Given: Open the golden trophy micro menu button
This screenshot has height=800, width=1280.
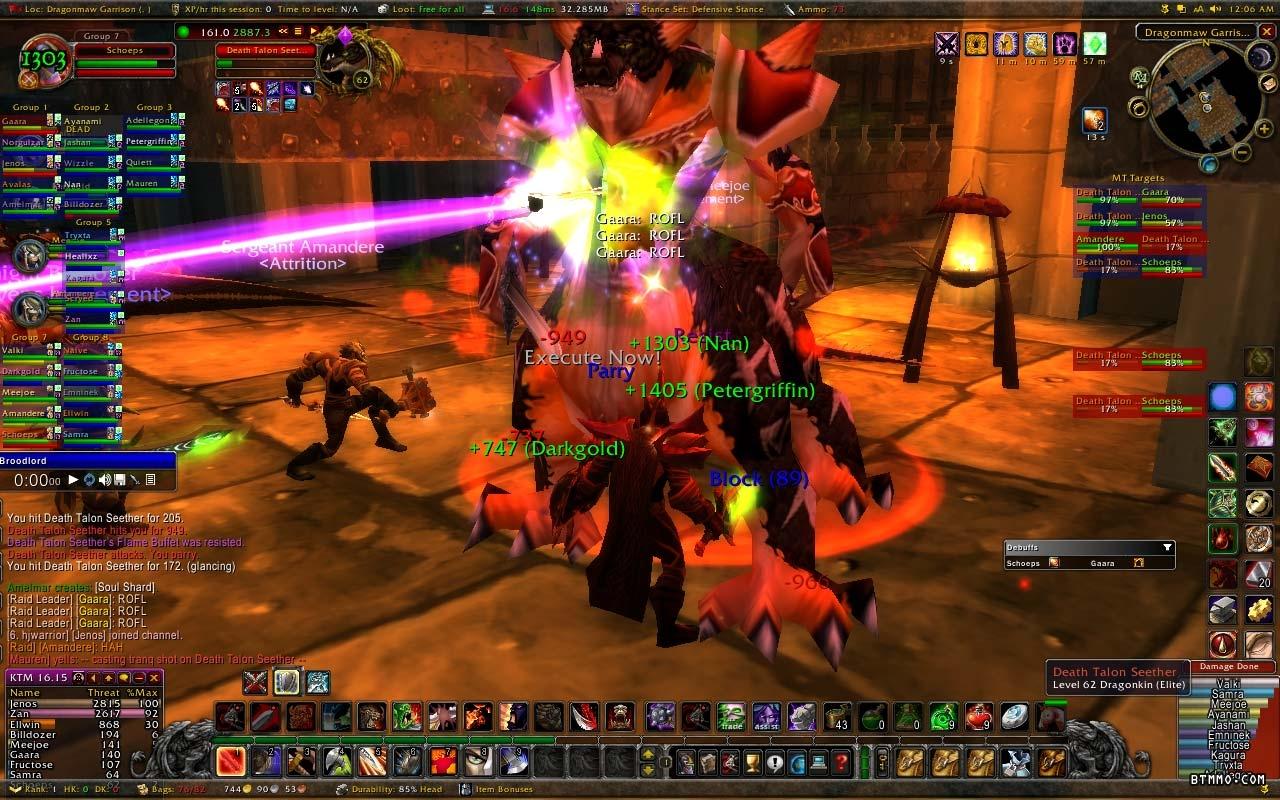Looking at the screenshot, I should 753,763.
